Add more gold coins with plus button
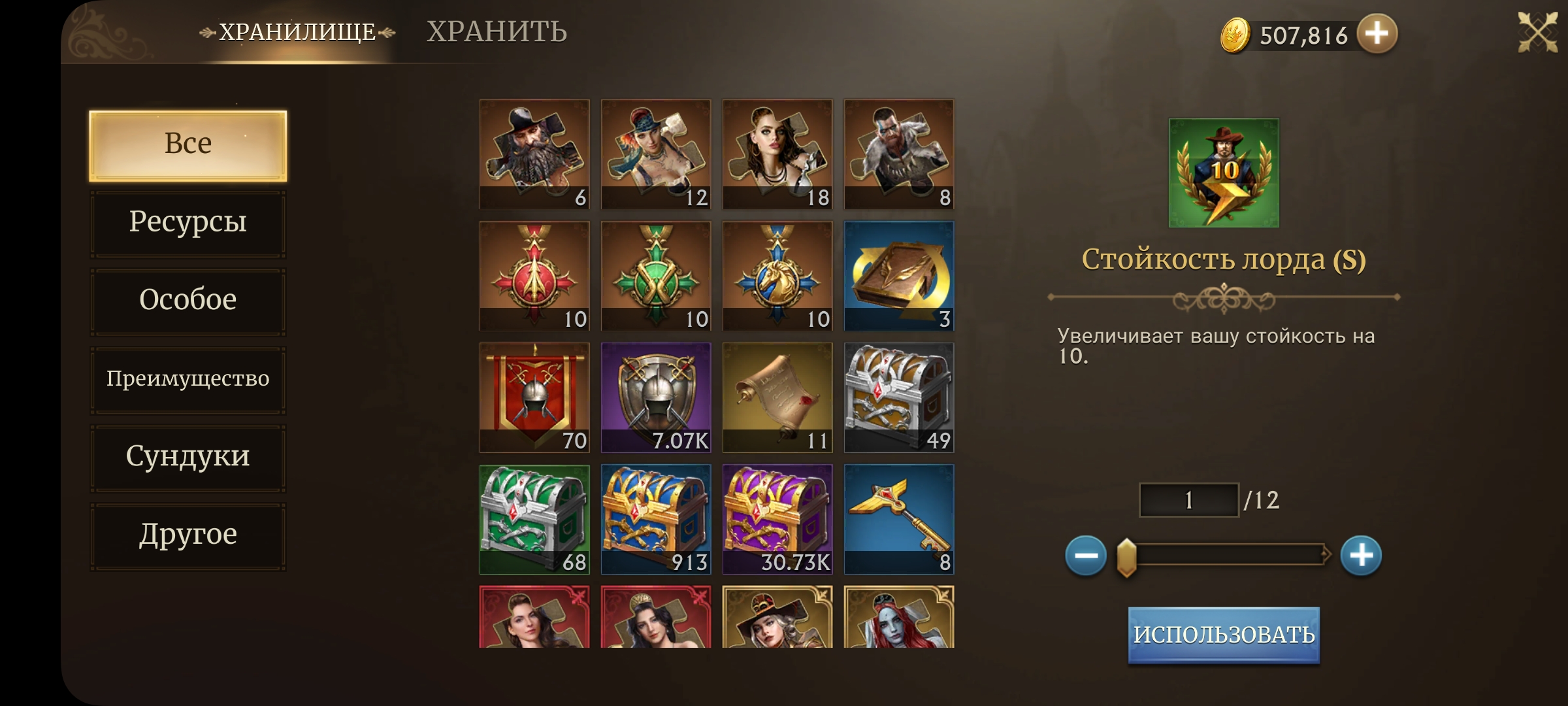The width and height of the screenshot is (1568, 706). pos(1377,33)
